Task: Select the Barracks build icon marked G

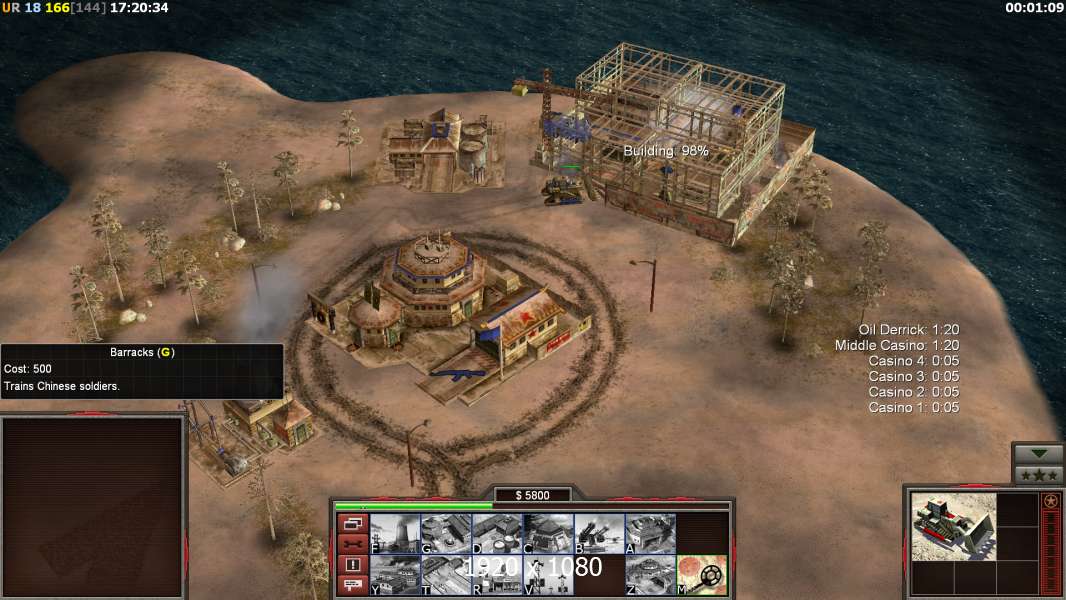Action: (x=446, y=533)
